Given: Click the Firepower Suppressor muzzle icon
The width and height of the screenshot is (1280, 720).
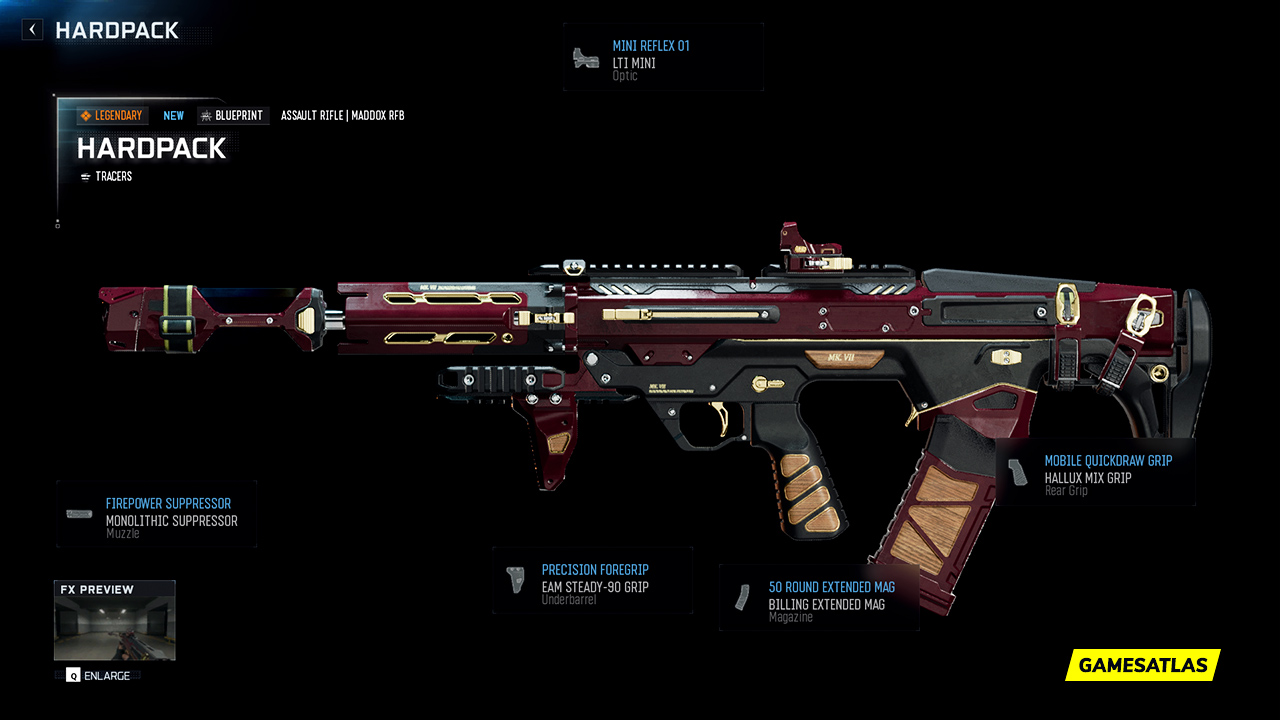Looking at the screenshot, I should 77,512.
